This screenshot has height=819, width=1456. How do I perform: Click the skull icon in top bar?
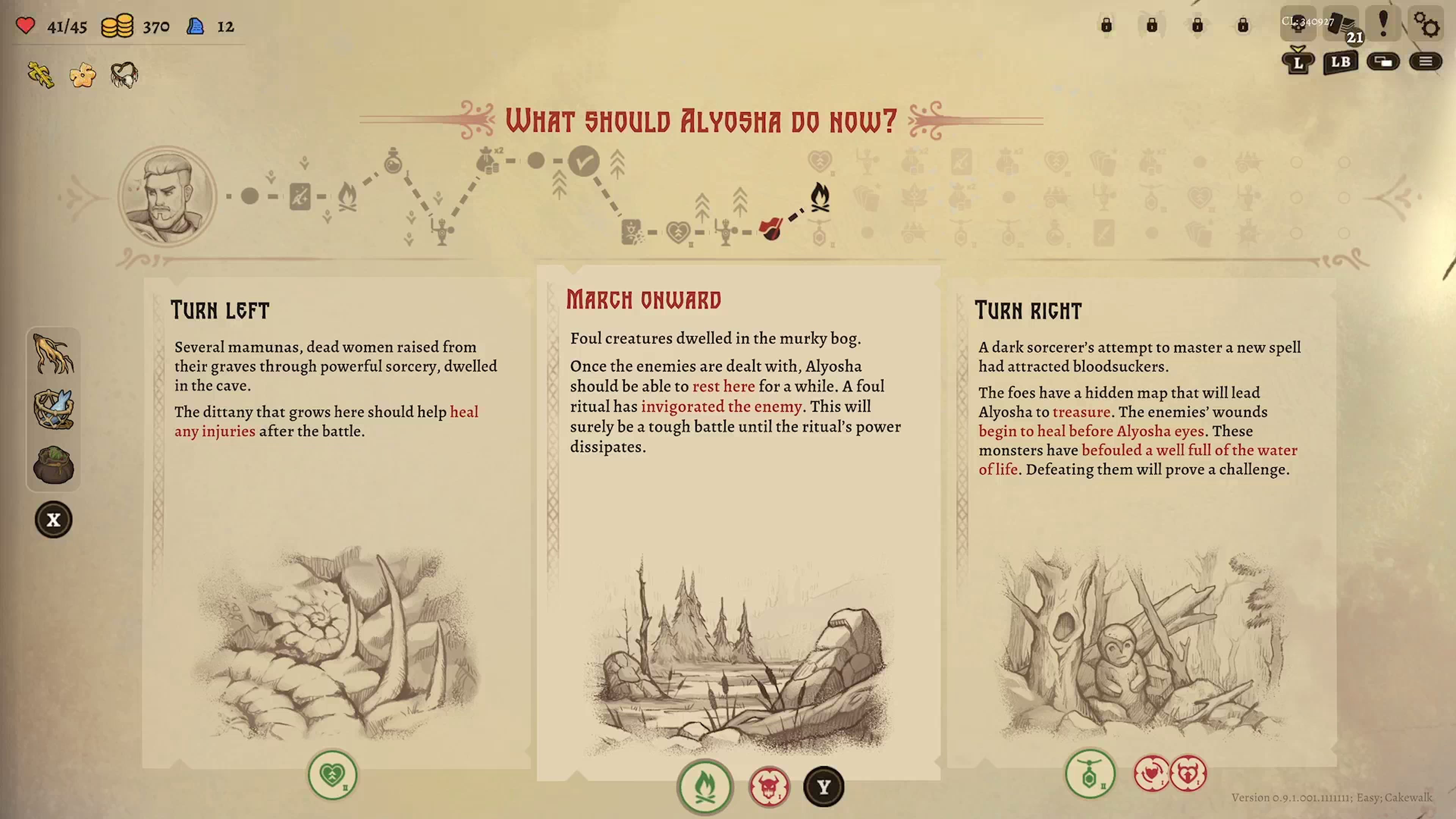click(1298, 25)
